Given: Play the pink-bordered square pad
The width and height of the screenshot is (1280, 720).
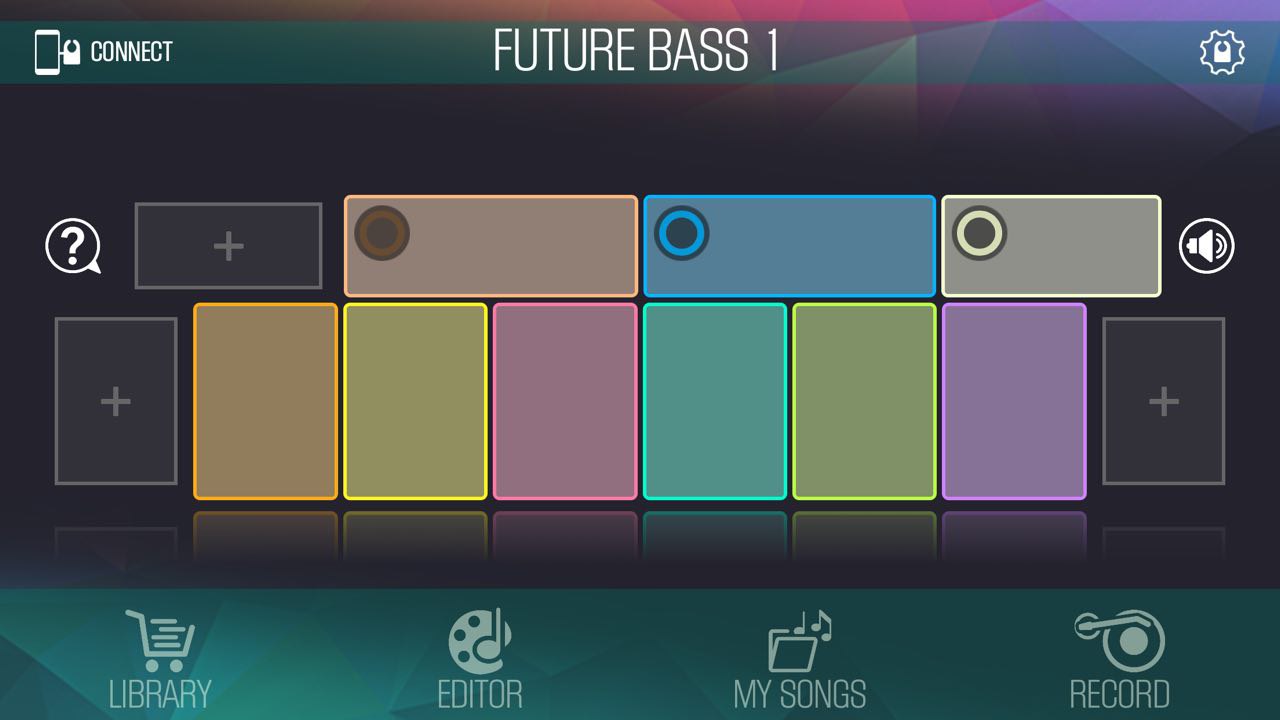Looking at the screenshot, I should (x=565, y=401).
